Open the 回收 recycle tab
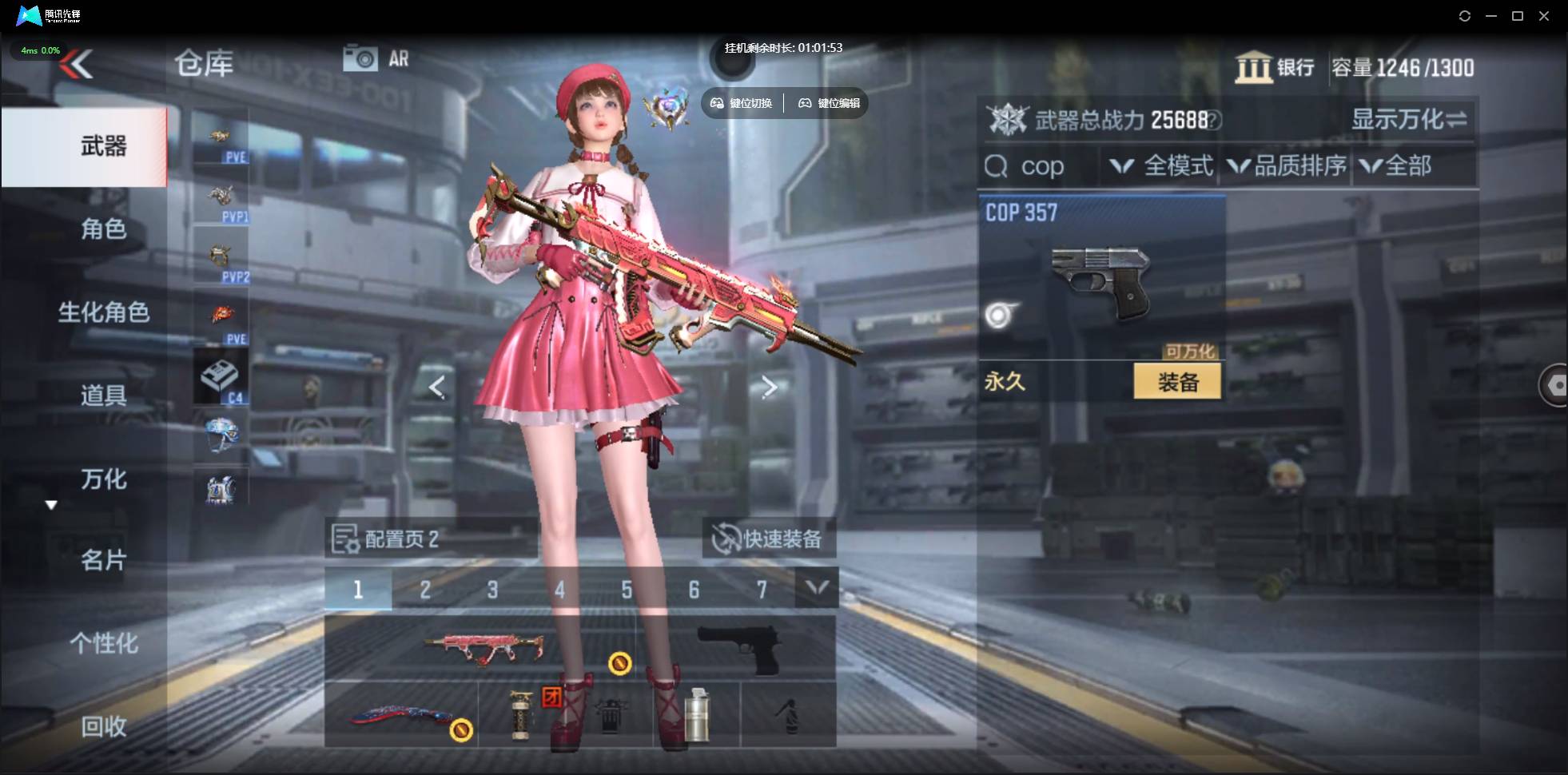Viewport: 1568px width, 775px height. point(103,726)
